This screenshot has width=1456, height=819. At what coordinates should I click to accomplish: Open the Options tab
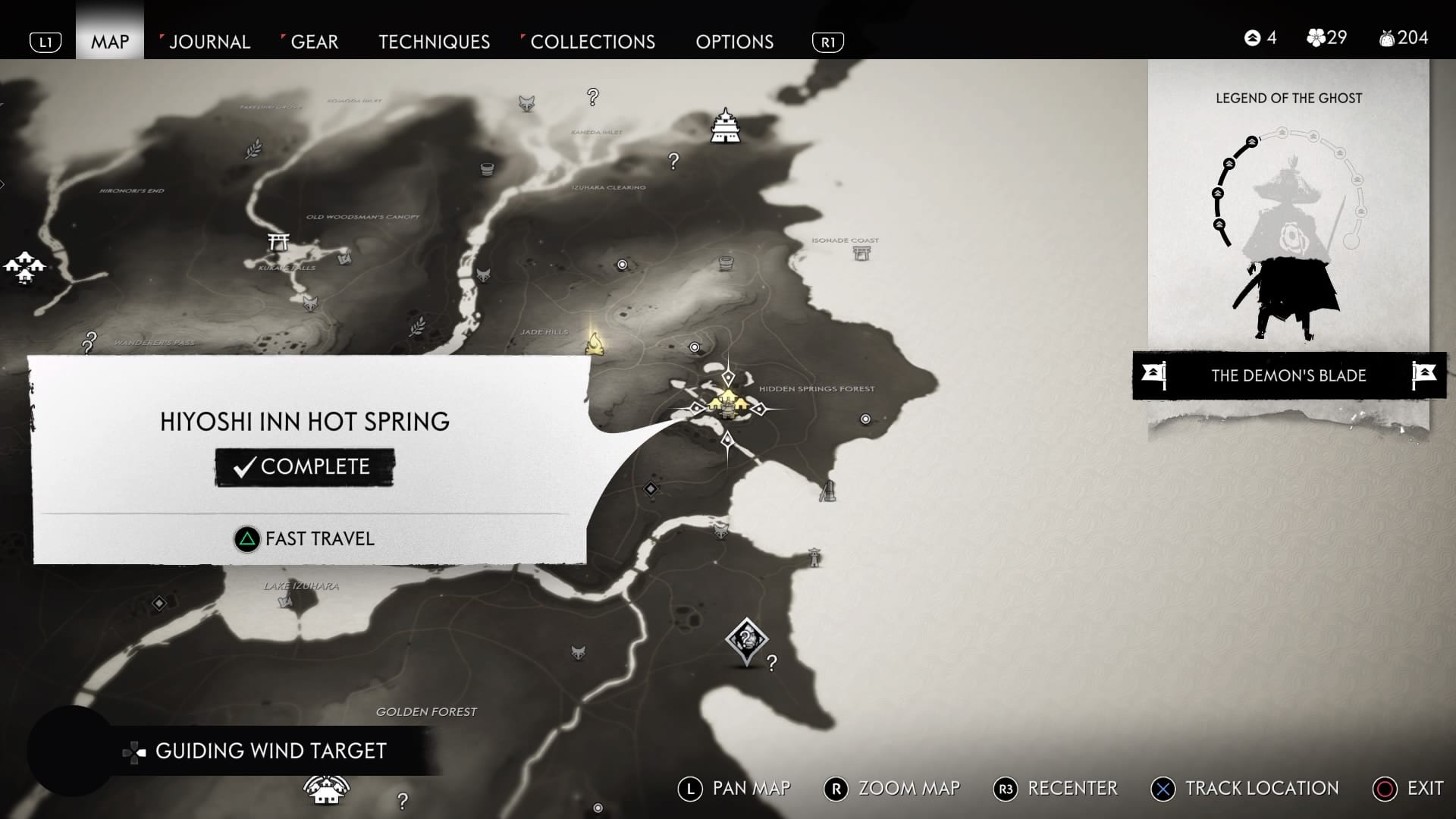pyautogui.click(x=734, y=42)
